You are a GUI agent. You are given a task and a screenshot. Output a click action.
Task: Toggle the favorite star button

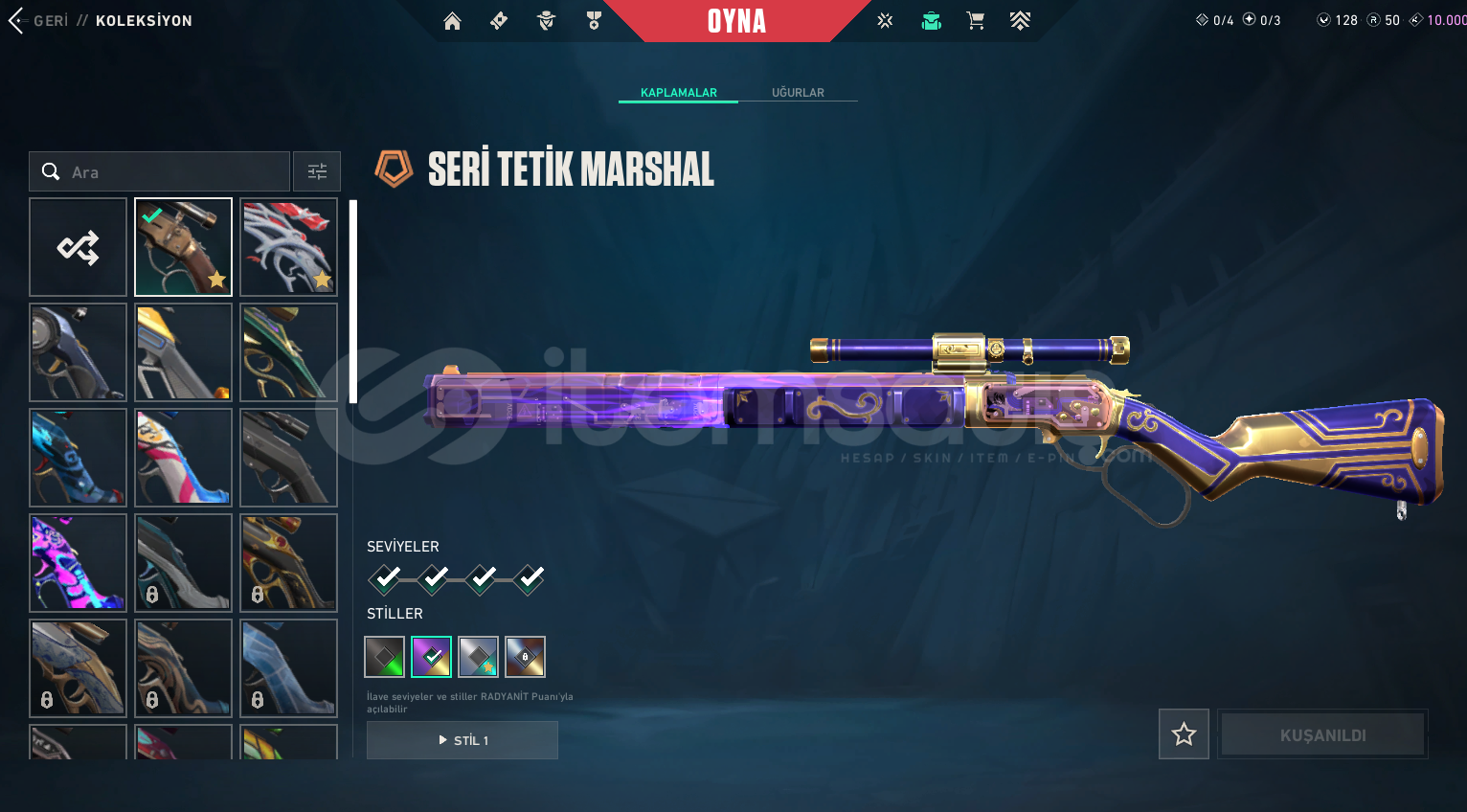coord(1184,734)
